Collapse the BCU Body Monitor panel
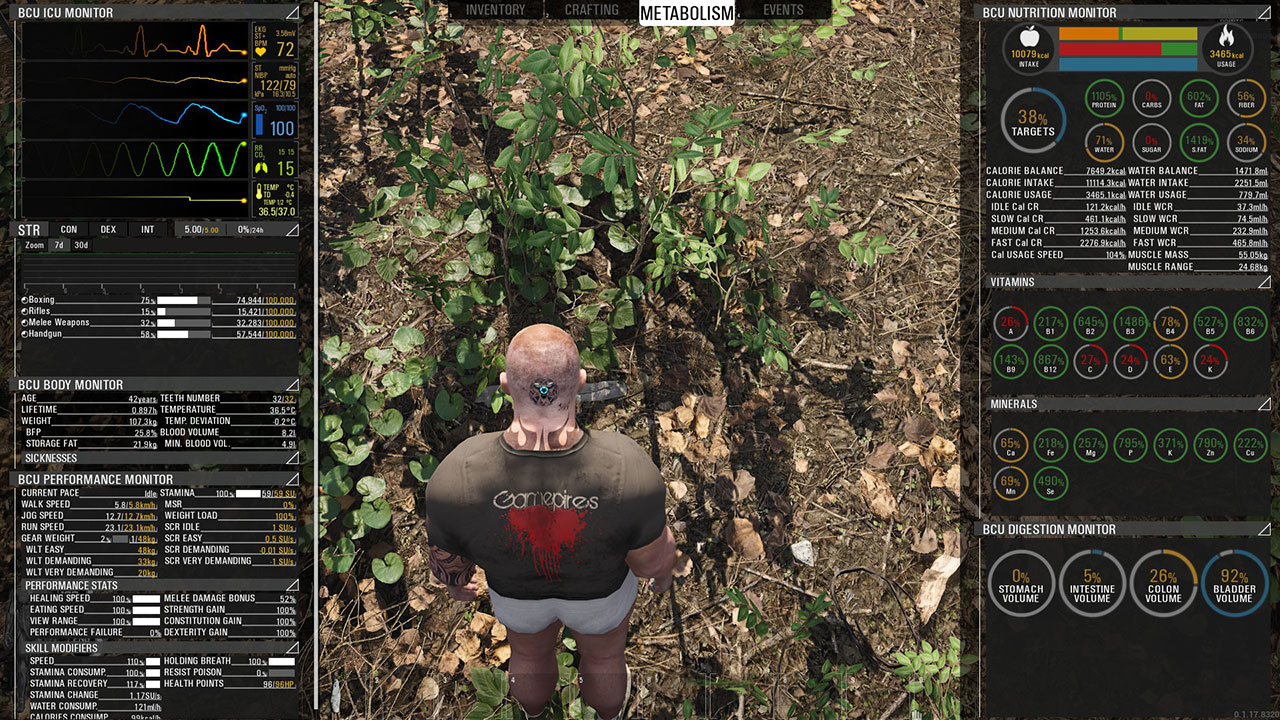 tap(292, 384)
